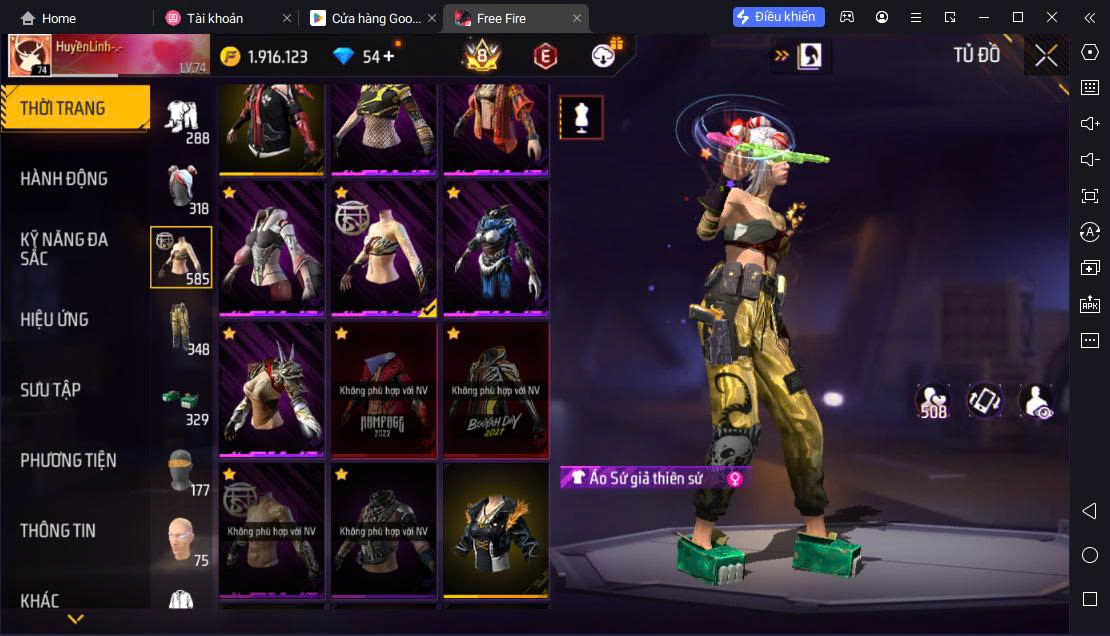Image resolution: width=1110 pixels, height=636 pixels.
Task: Select the black and gold jacket item
Action: click(x=496, y=530)
